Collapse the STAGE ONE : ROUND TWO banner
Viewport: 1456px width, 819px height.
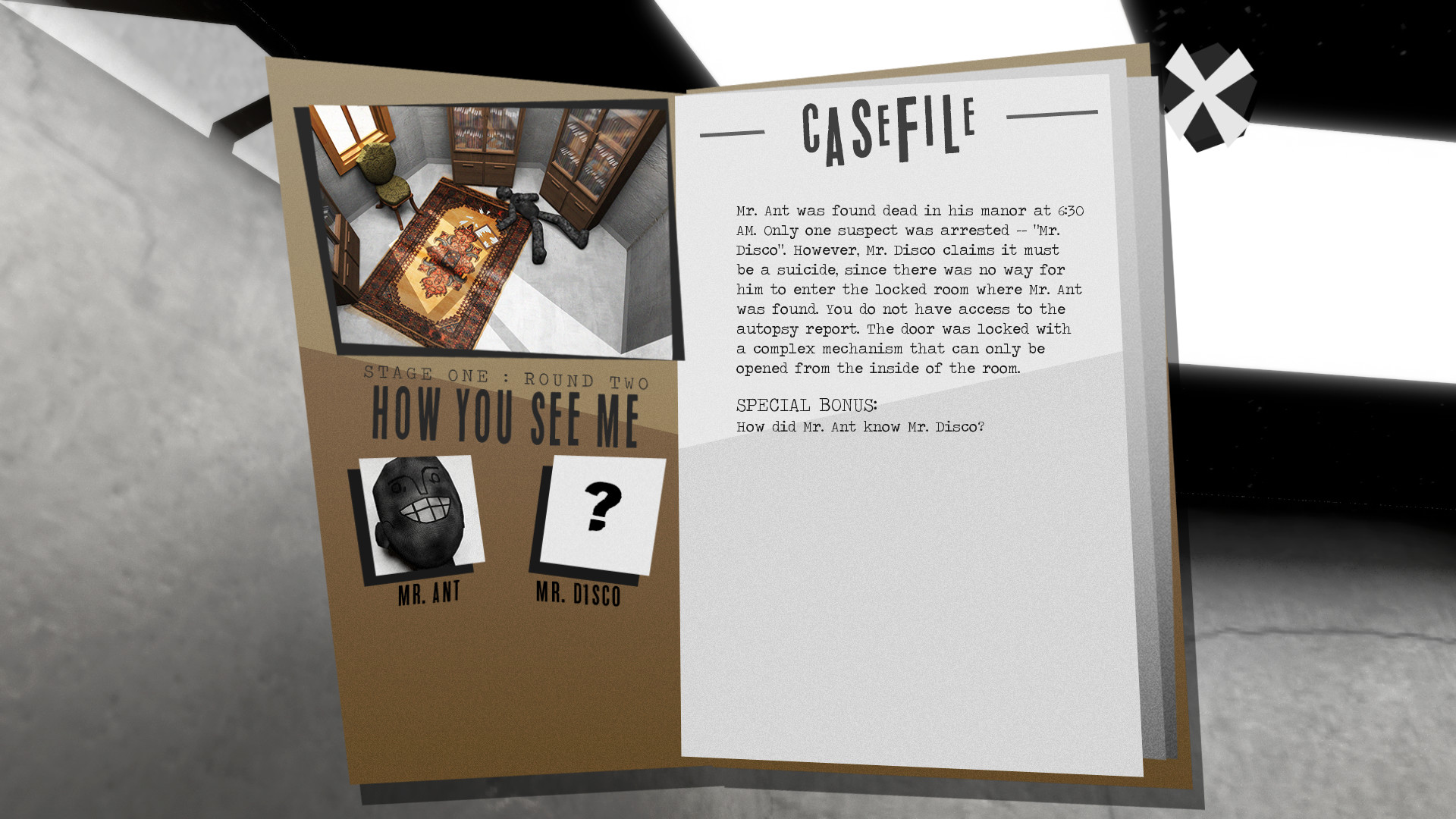point(506,375)
